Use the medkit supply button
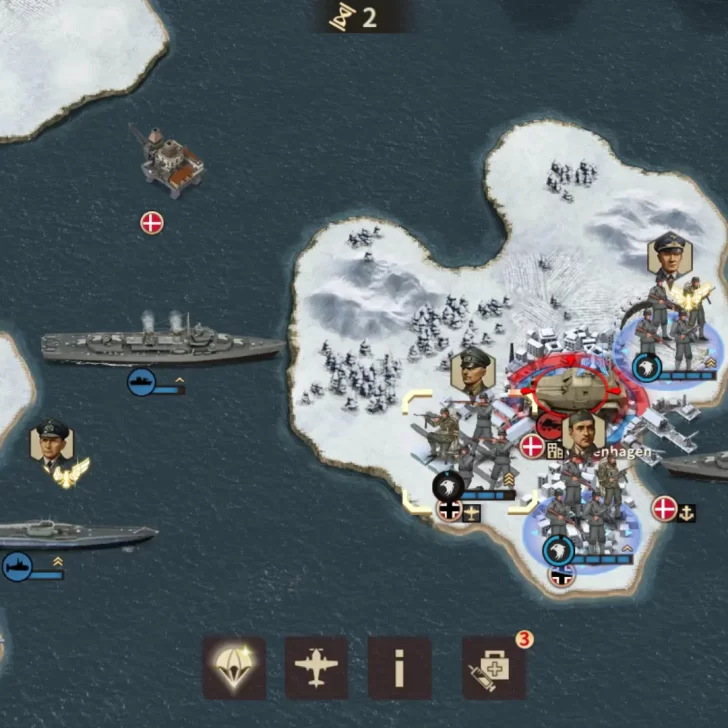The image size is (728, 728). (493, 667)
